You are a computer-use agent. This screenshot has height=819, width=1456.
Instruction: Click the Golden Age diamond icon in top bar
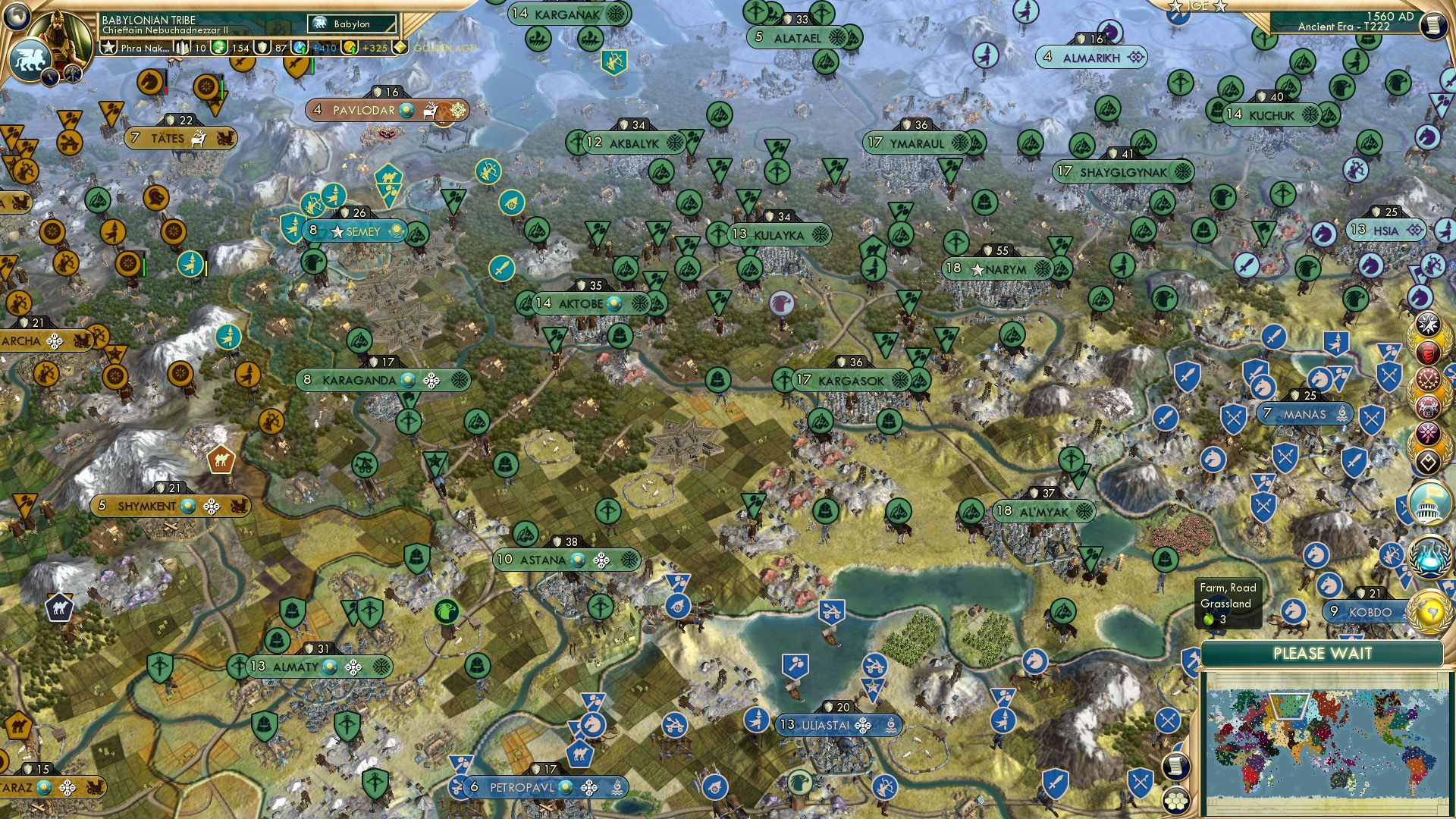[x=399, y=47]
